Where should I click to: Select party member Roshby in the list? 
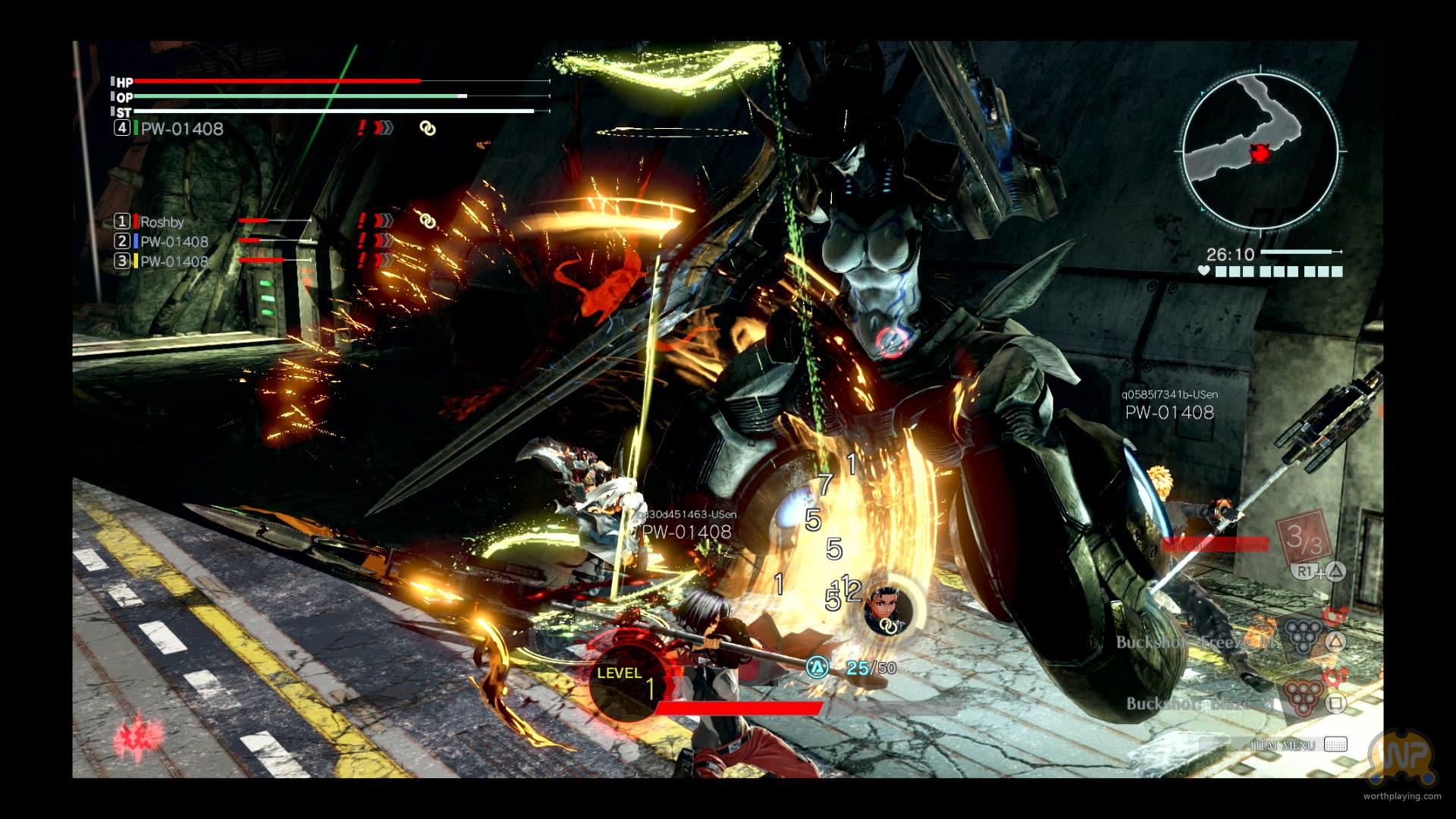162,221
